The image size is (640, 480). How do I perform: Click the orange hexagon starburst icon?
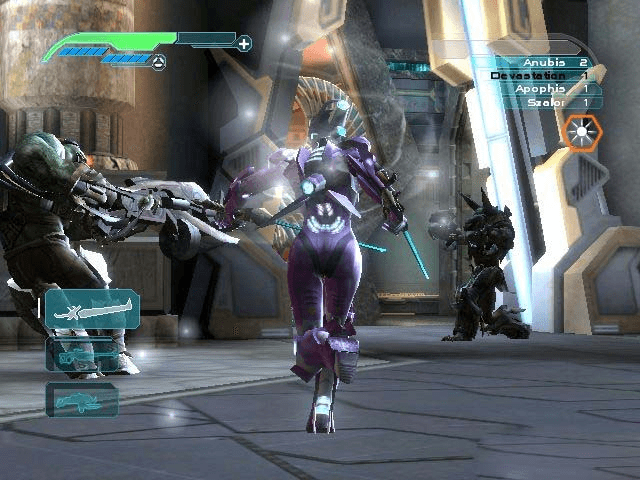[x=580, y=132]
